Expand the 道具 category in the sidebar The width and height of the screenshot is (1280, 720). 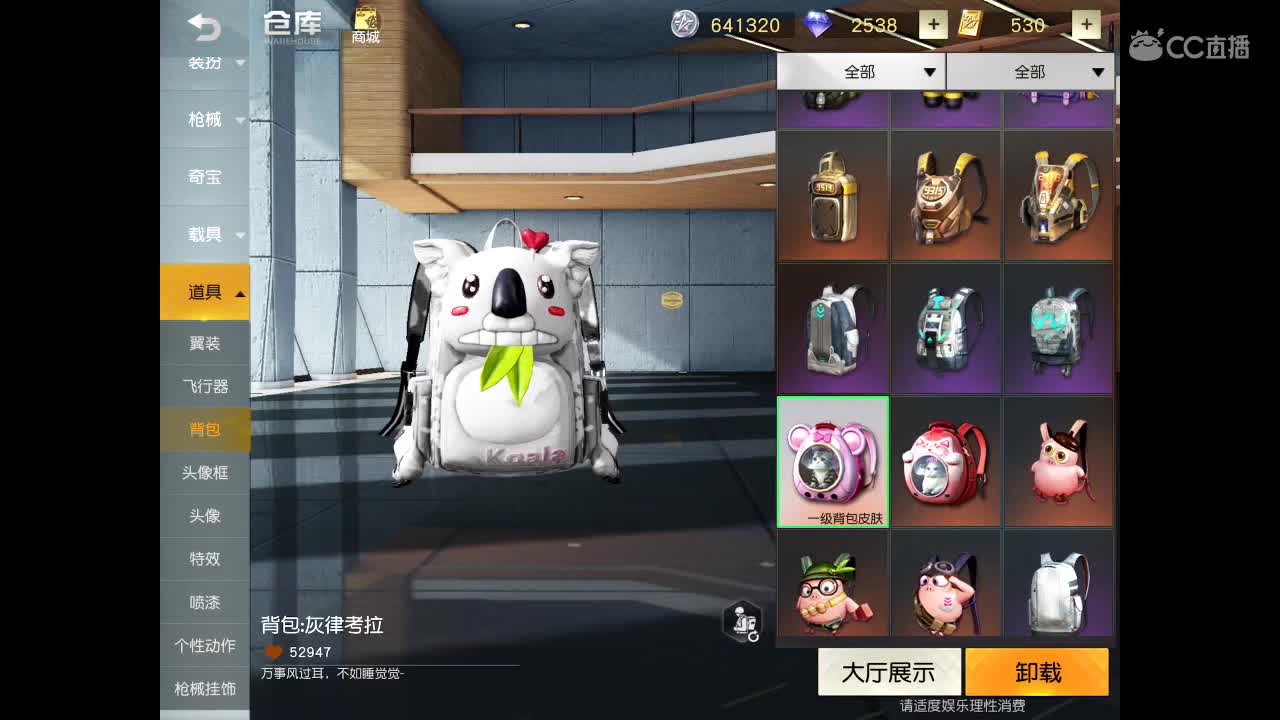pyautogui.click(x=205, y=292)
